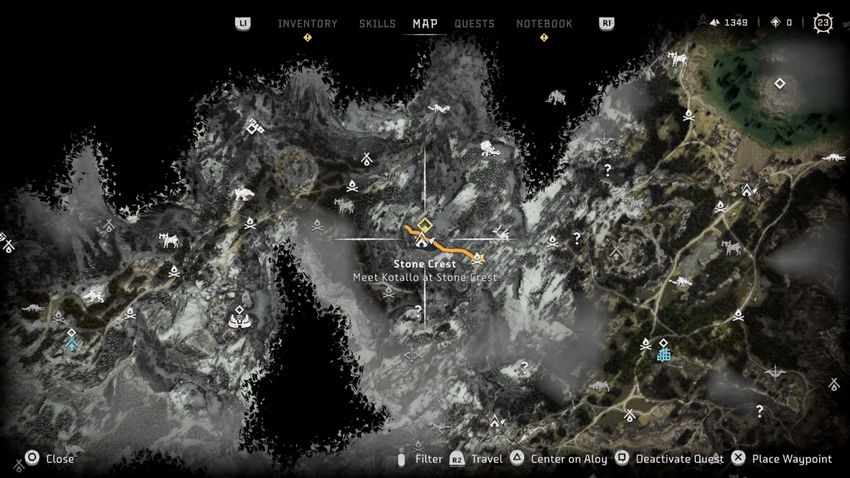Select the blue marker at the far west
The width and height of the screenshot is (850, 478).
[71, 343]
